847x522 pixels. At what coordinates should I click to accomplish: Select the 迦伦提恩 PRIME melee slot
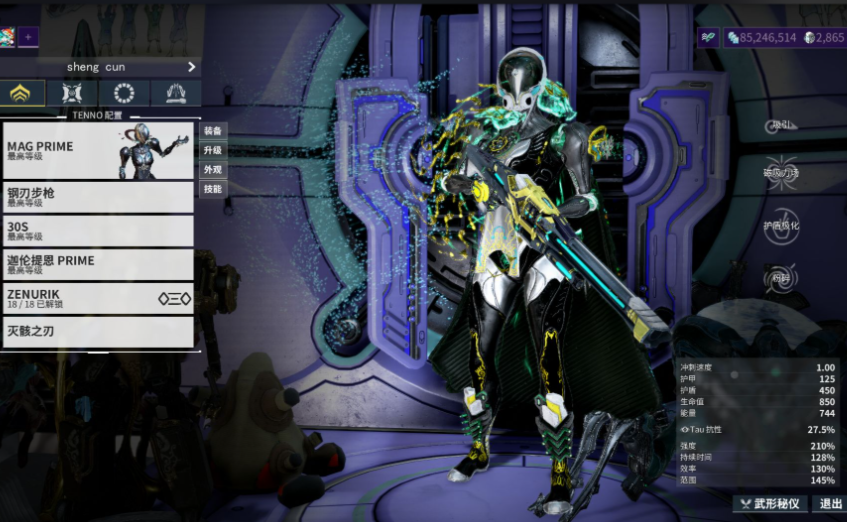(98, 264)
